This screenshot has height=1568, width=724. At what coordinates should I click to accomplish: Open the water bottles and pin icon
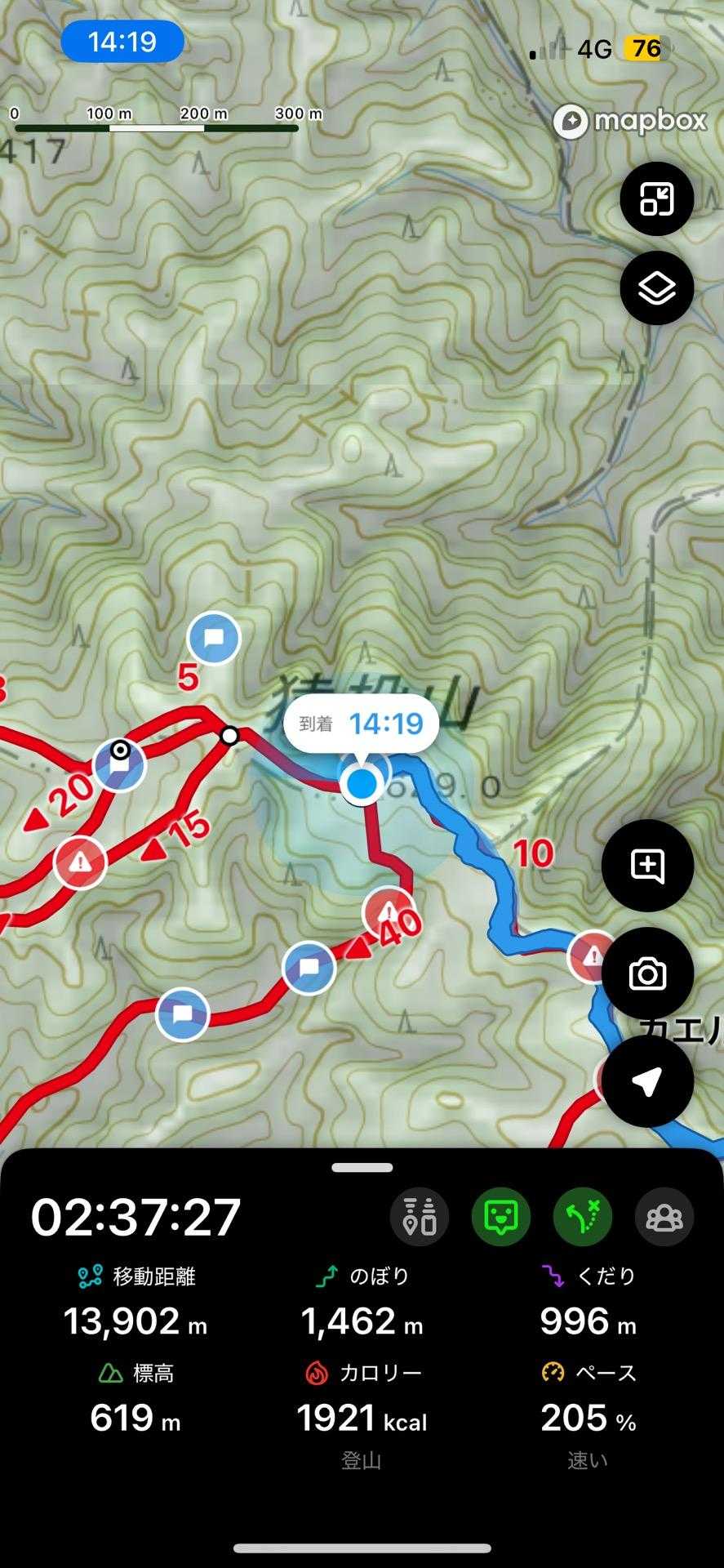point(420,1217)
